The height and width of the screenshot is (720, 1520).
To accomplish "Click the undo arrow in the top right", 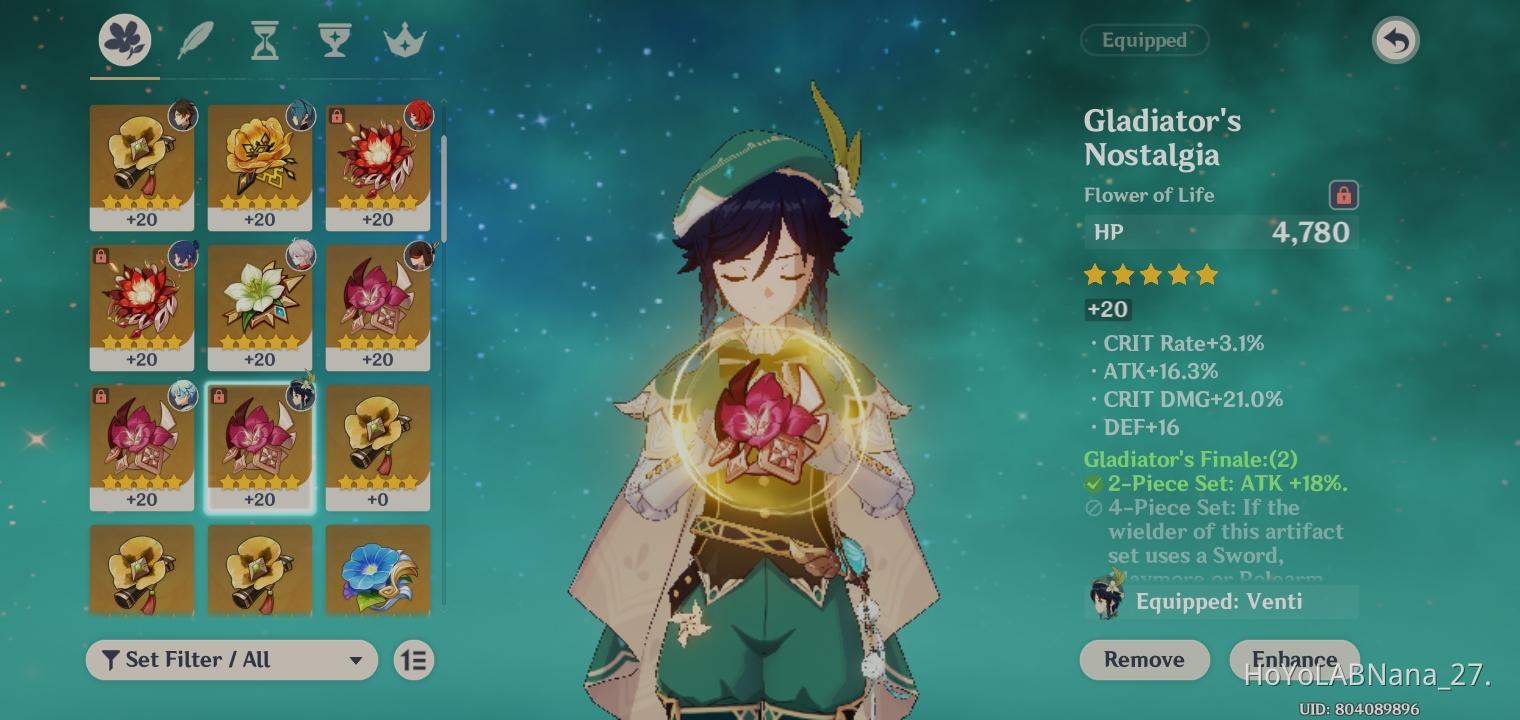I will point(1396,40).
